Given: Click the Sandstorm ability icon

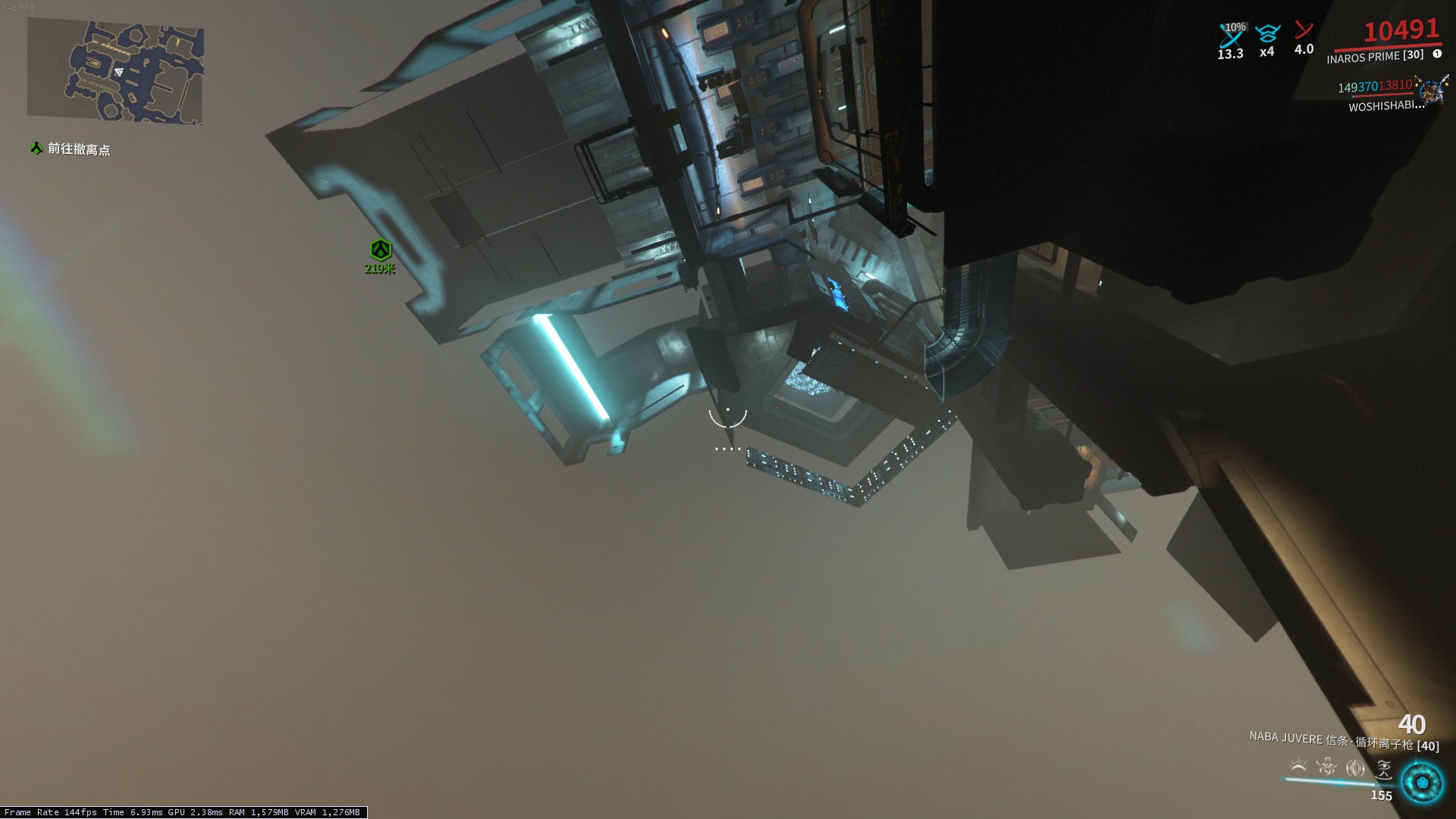Looking at the screenshot, I should [1355, 767].
